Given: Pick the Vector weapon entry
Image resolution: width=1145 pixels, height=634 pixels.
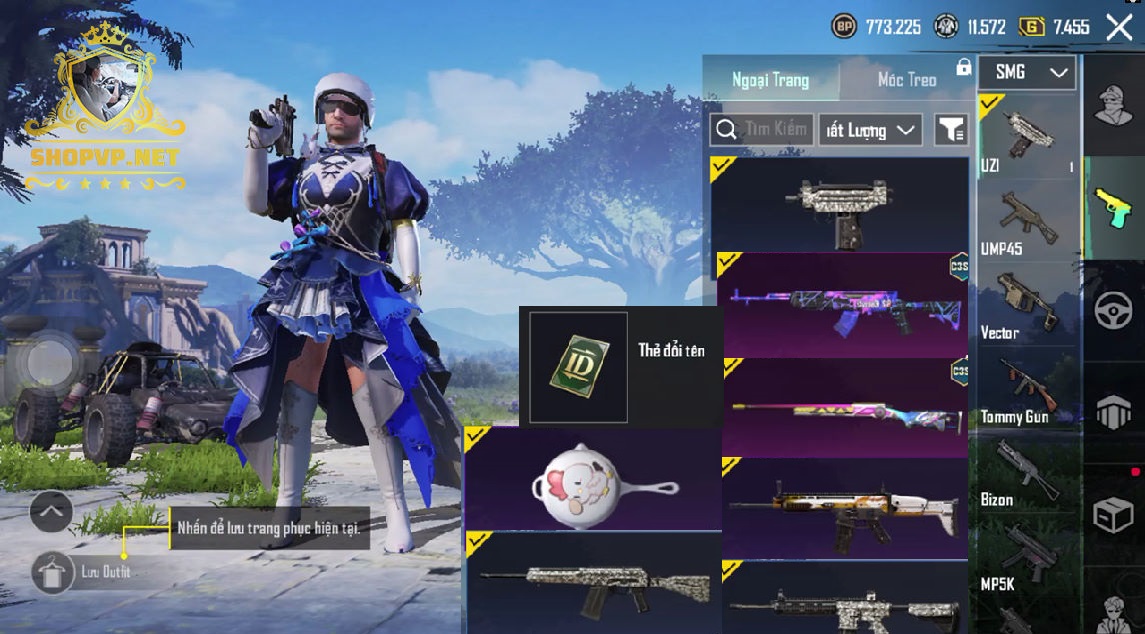Looking at the screenshot, I should coord(1027,306).
